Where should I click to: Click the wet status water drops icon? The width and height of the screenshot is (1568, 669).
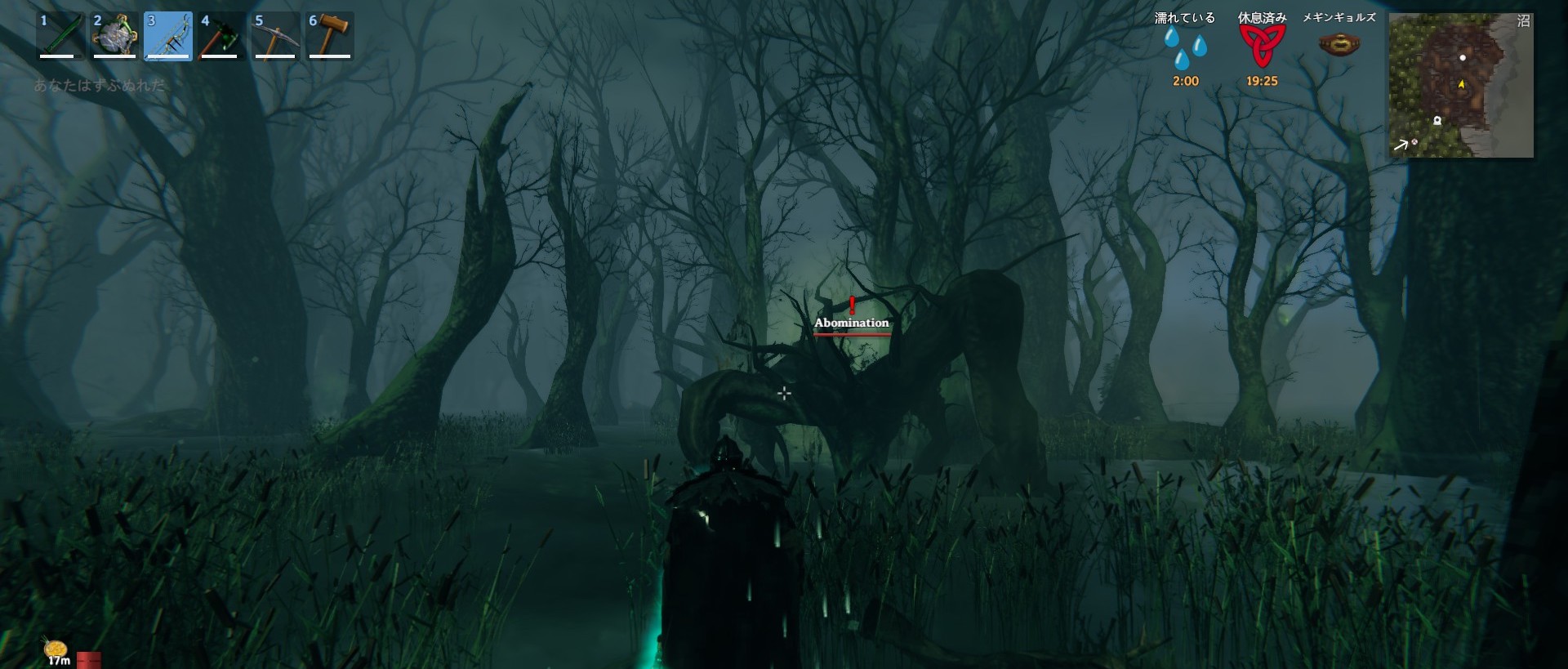pyautogui.click(x=1185, y=48)
